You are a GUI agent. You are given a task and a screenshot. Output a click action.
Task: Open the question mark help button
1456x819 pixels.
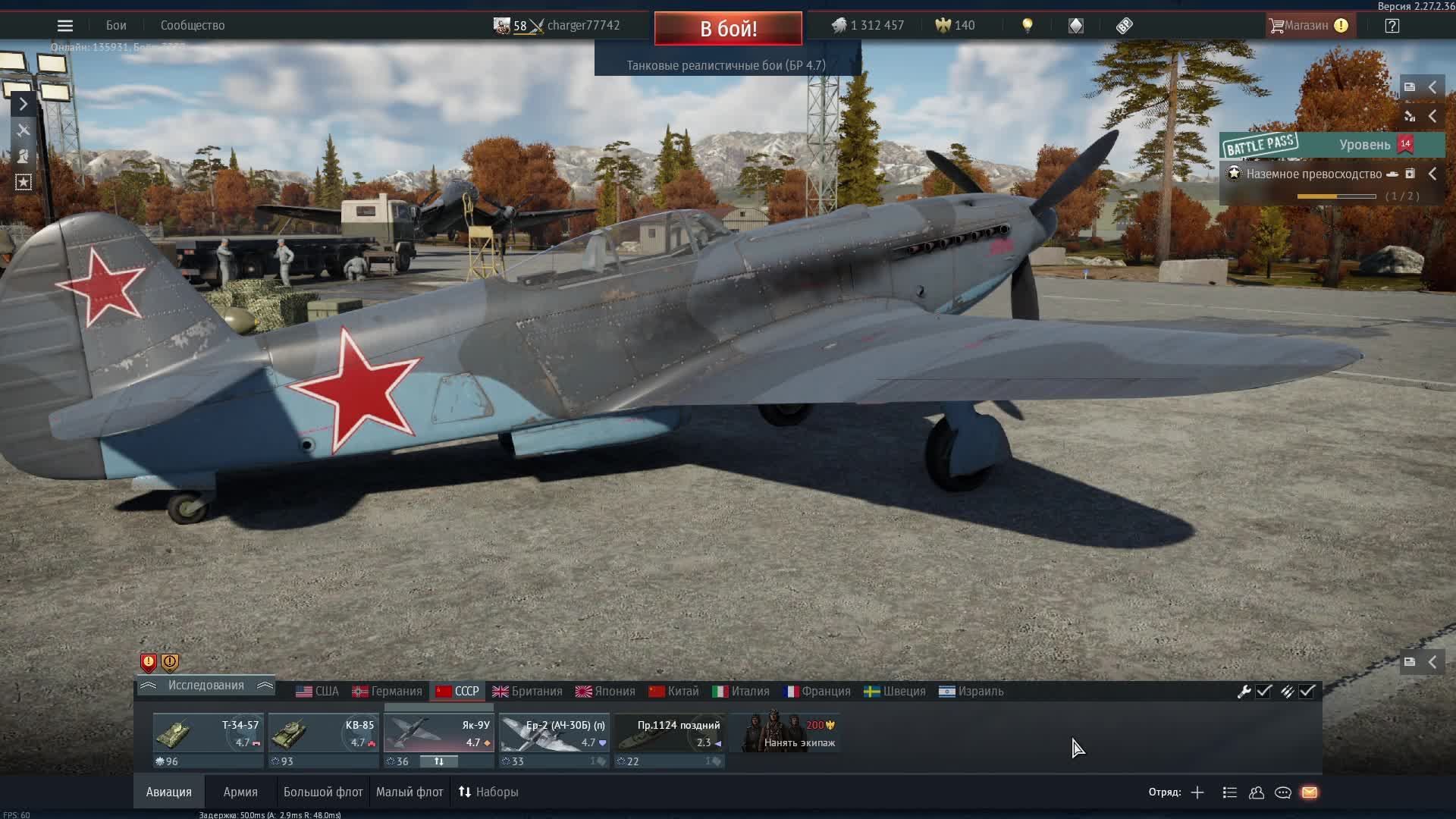(x=1392, y=26)
